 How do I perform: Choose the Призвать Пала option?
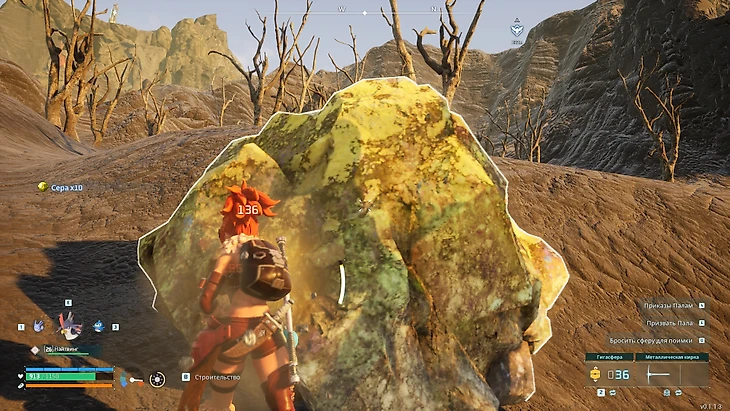[x=672, y=323]
